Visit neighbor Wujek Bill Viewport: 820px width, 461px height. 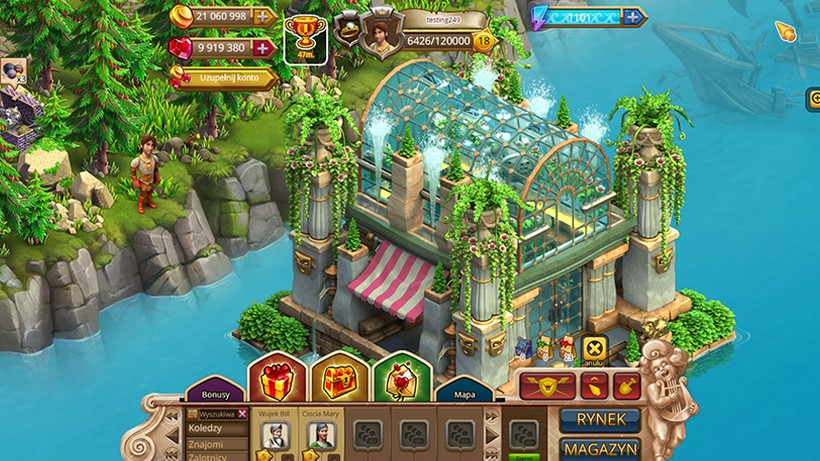[x=275, y=434]
